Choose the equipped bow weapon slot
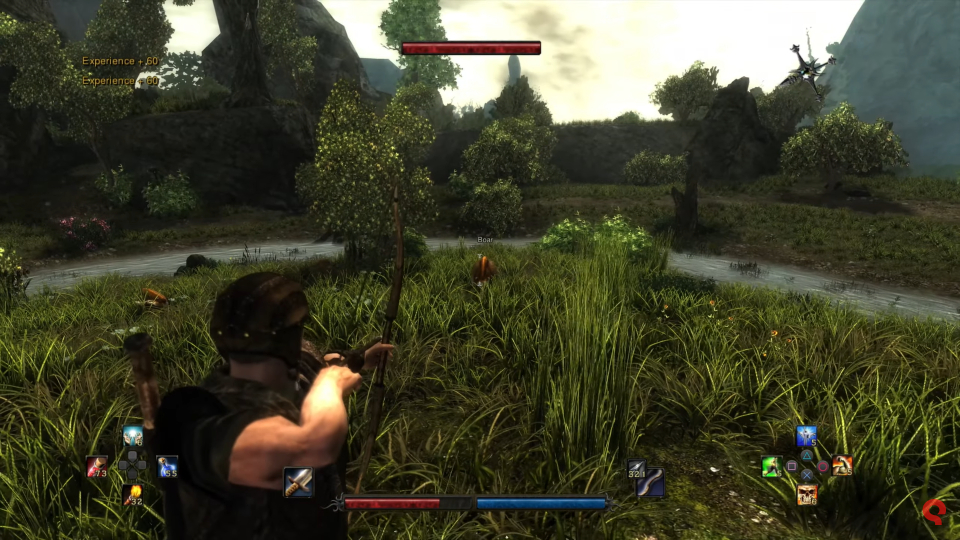The image size is (960, 540). pyautogui.click(x=652, y=483)
